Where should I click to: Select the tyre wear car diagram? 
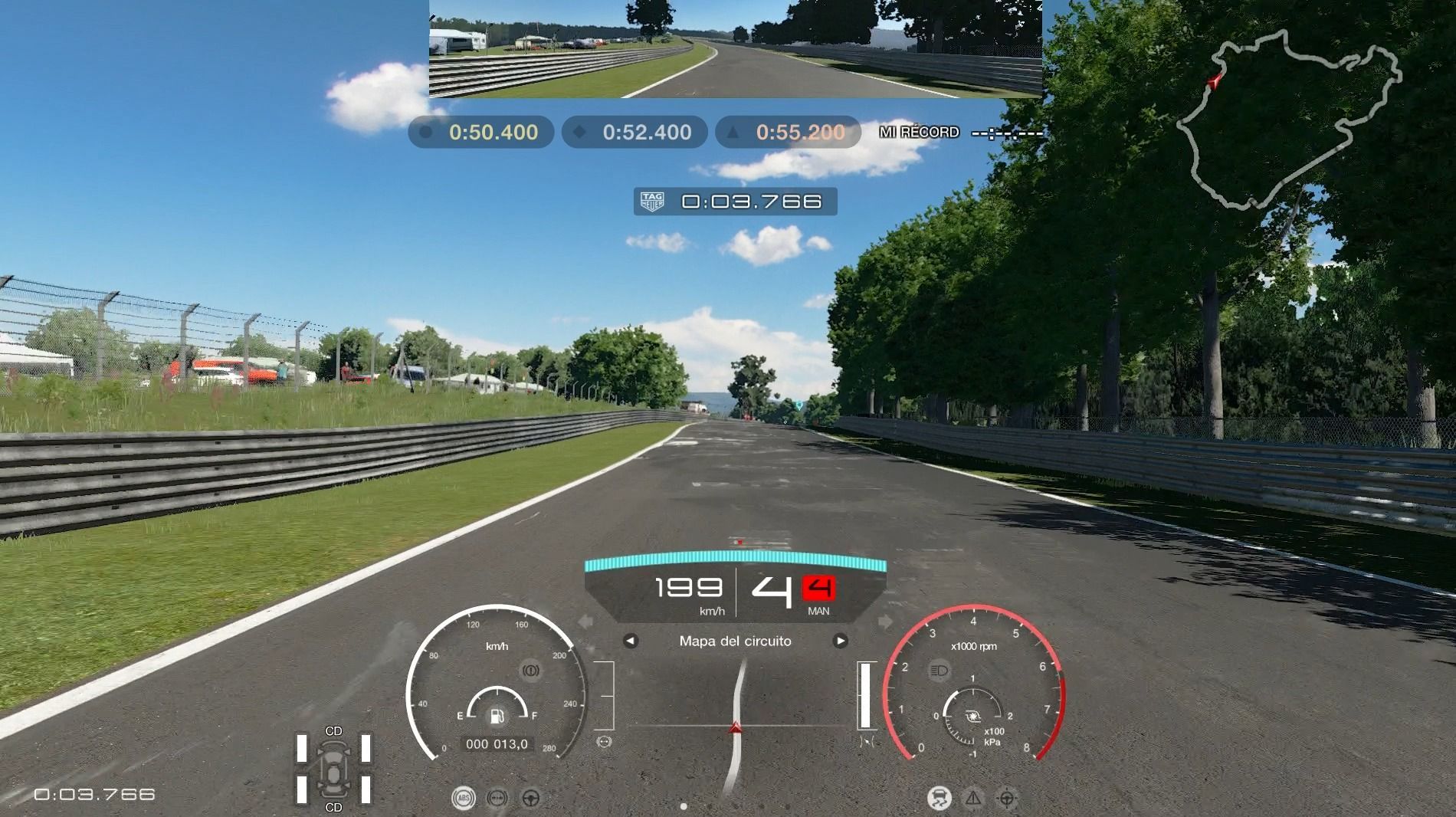coord(334,769)
